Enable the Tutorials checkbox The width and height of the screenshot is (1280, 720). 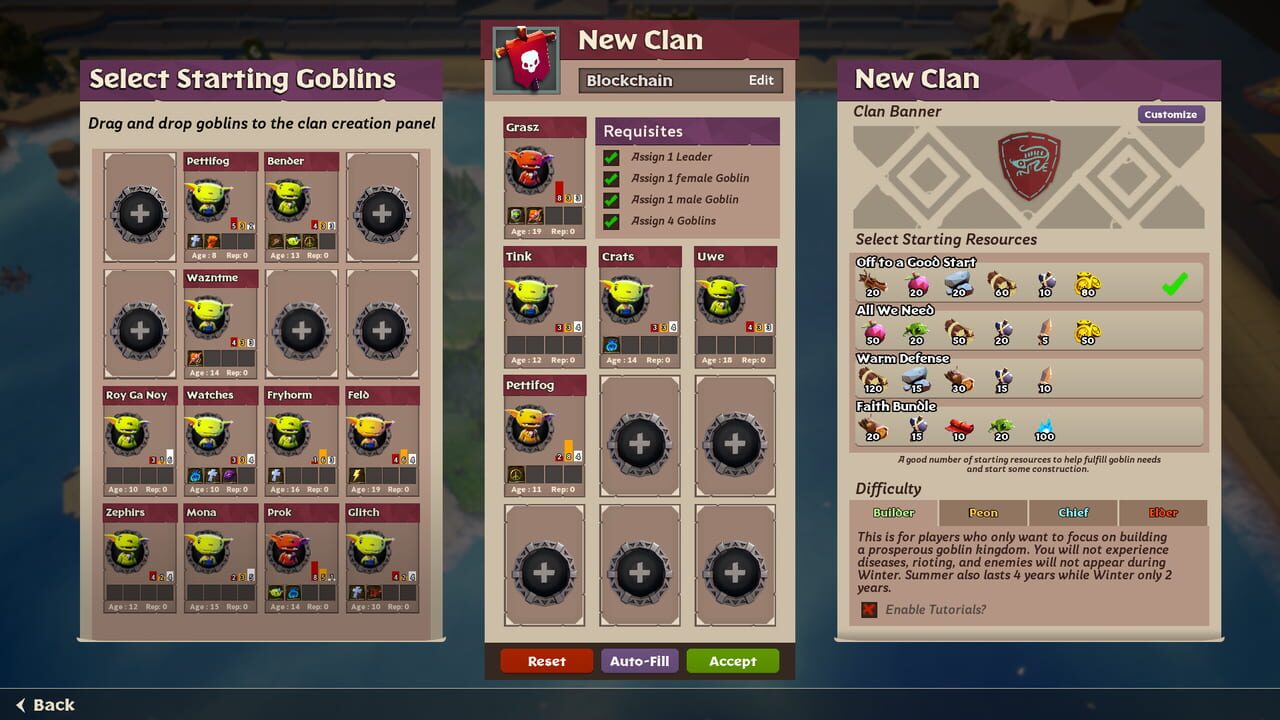click(x=869, y=610)
